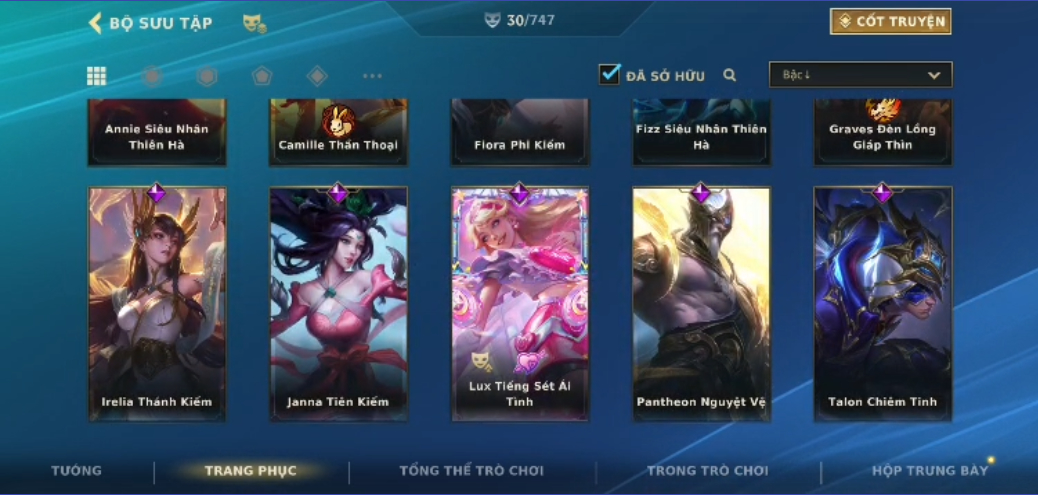Switch to the Tướng tab
1038x495 pixels.
(77, 470)
